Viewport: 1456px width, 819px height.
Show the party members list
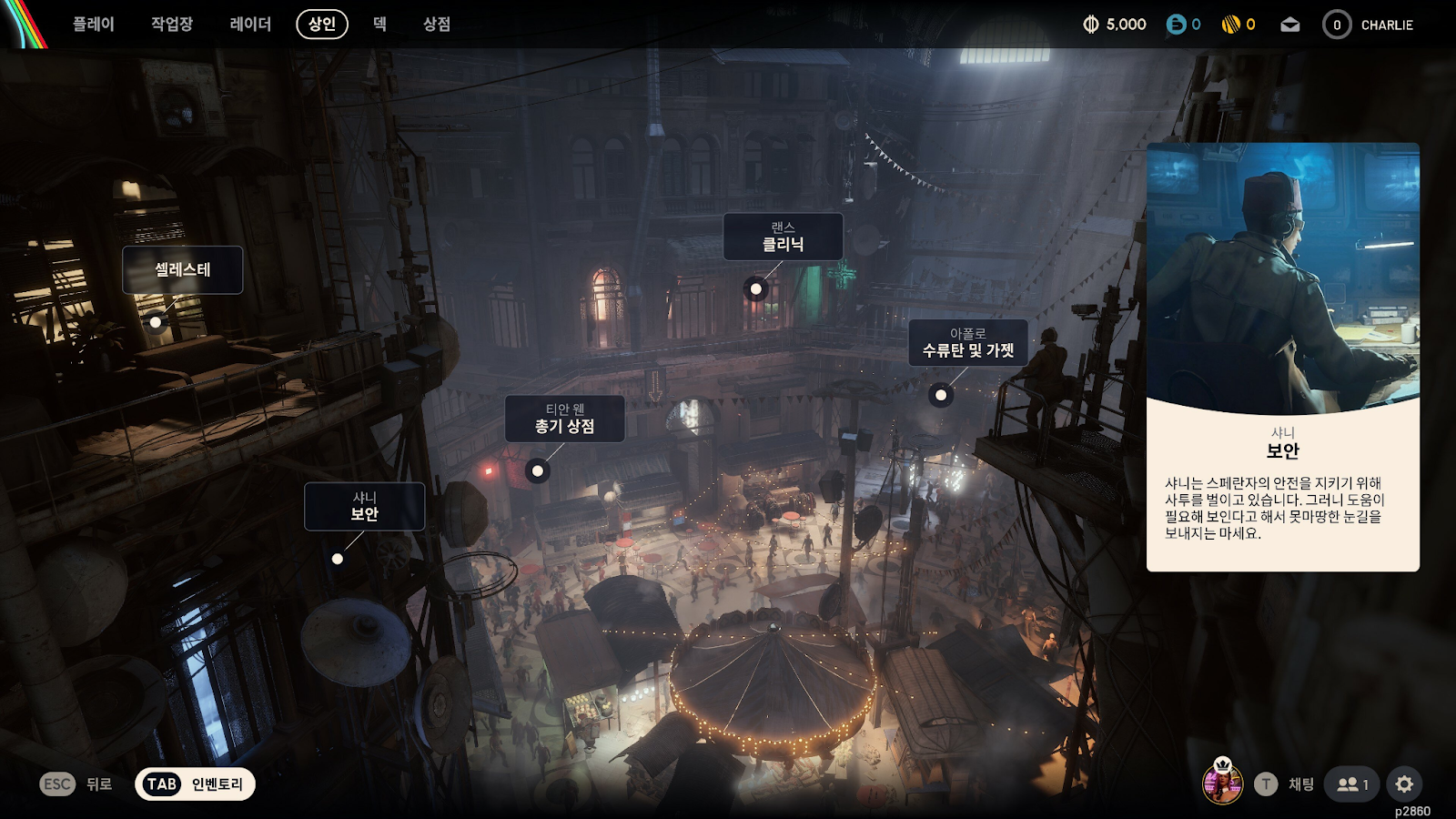(x=1352, y=784)
